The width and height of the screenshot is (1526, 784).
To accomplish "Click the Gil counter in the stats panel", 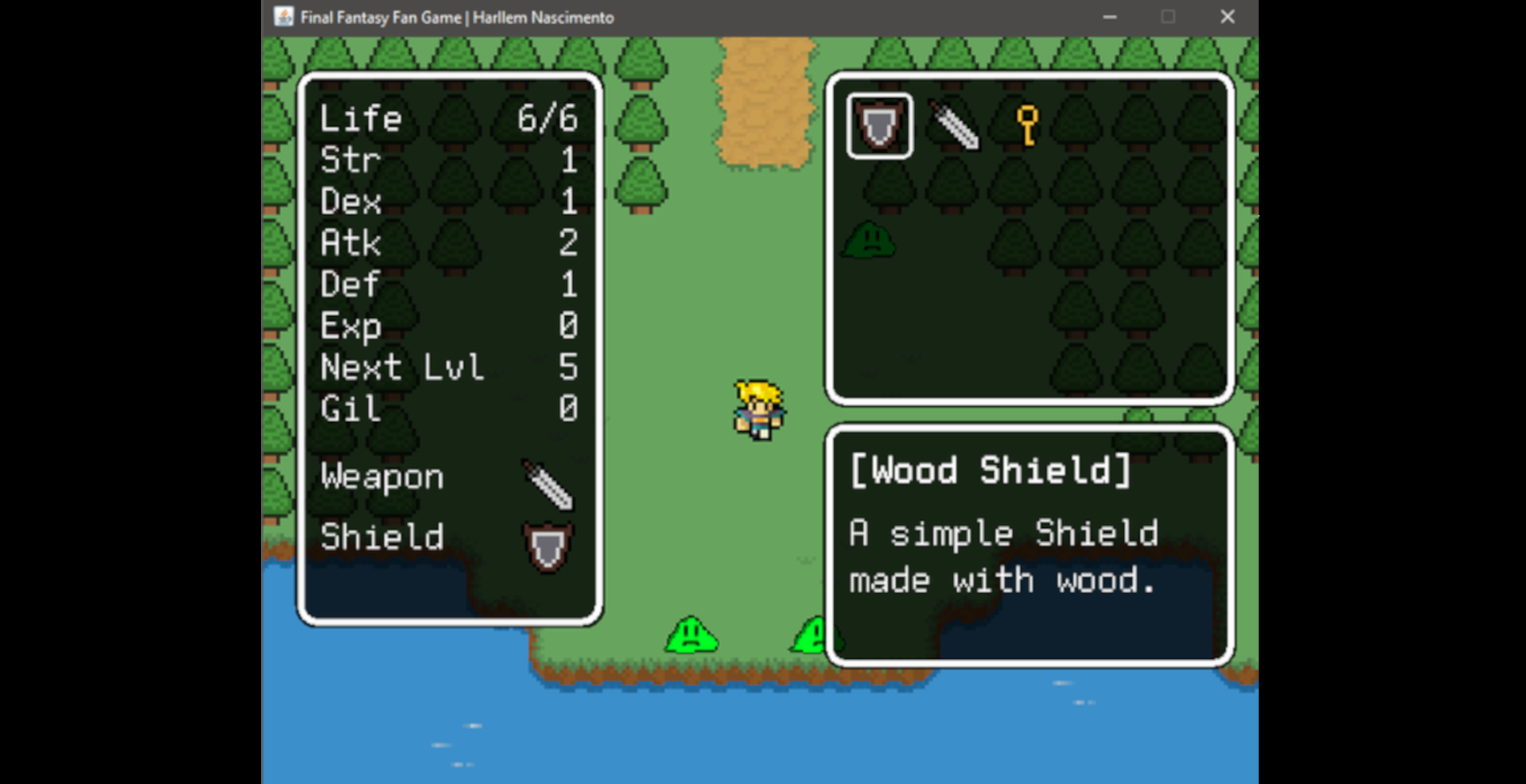I will [447, 409].
